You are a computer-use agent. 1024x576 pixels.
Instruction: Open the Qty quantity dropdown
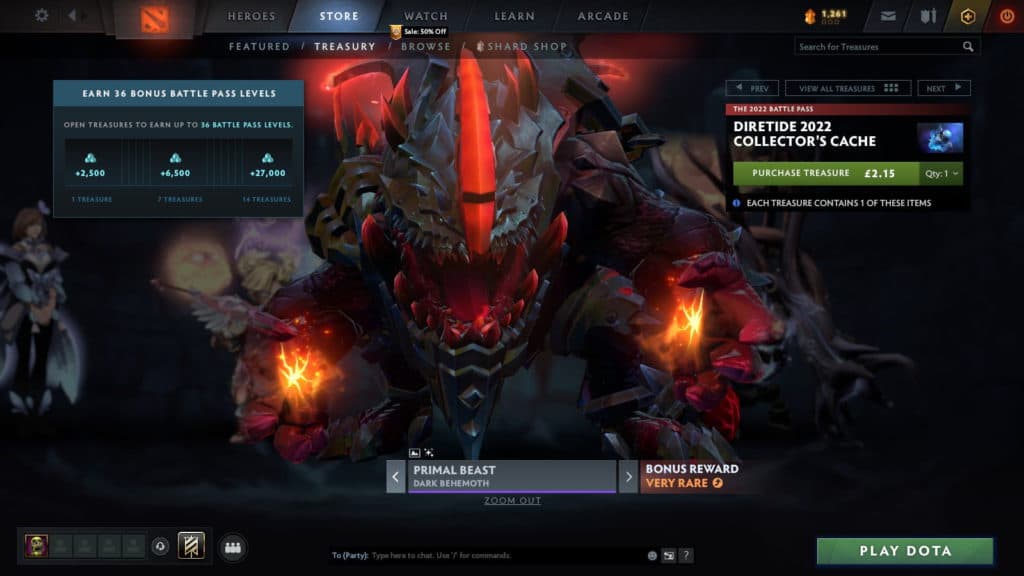[x=941, y=173]
